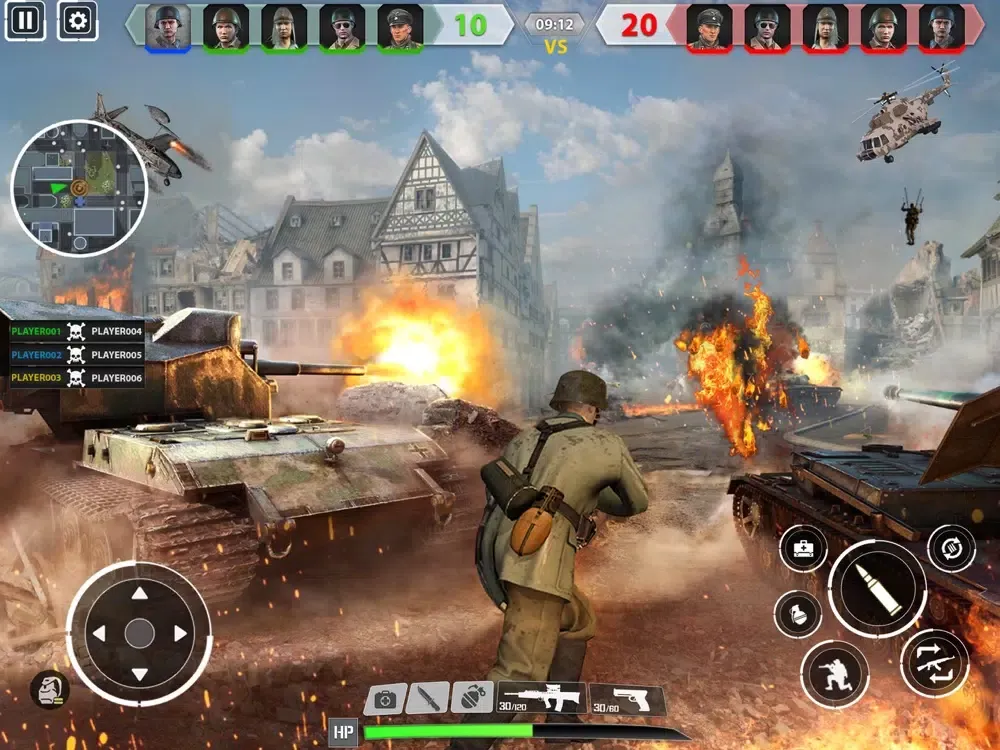
Task: Fire using the large bullet button
Action: tap(877, 589)
